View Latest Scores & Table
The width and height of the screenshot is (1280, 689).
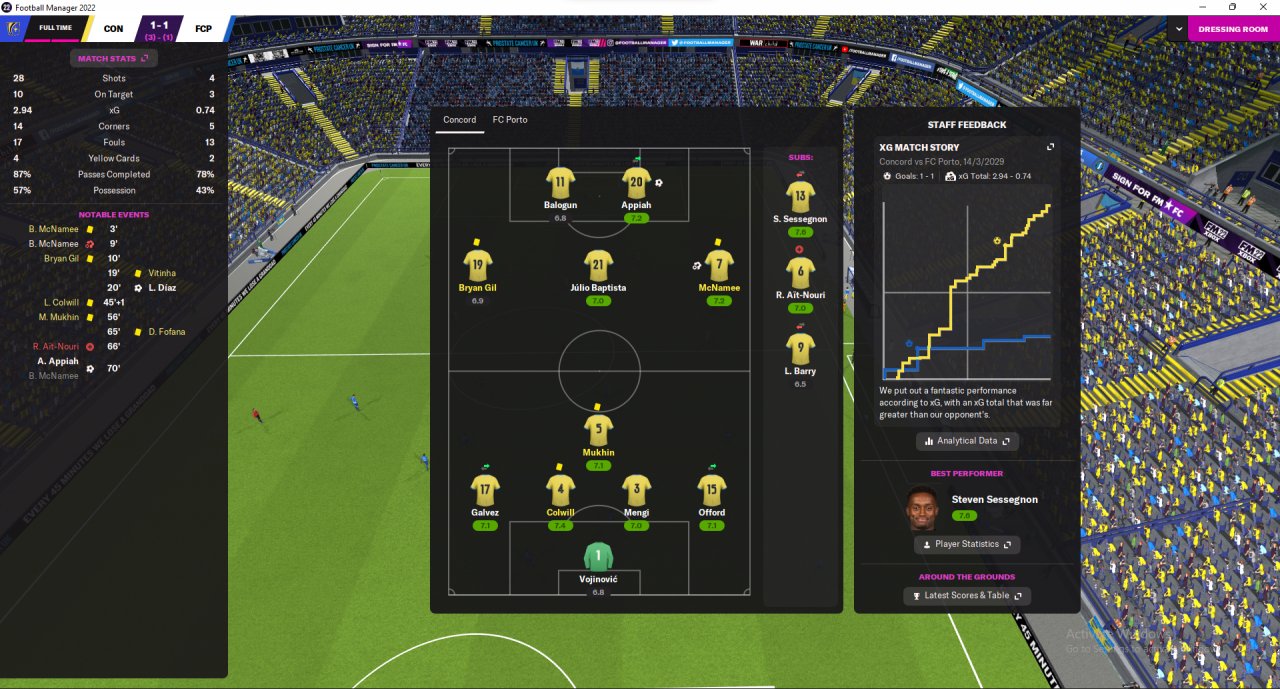[967, 596]
